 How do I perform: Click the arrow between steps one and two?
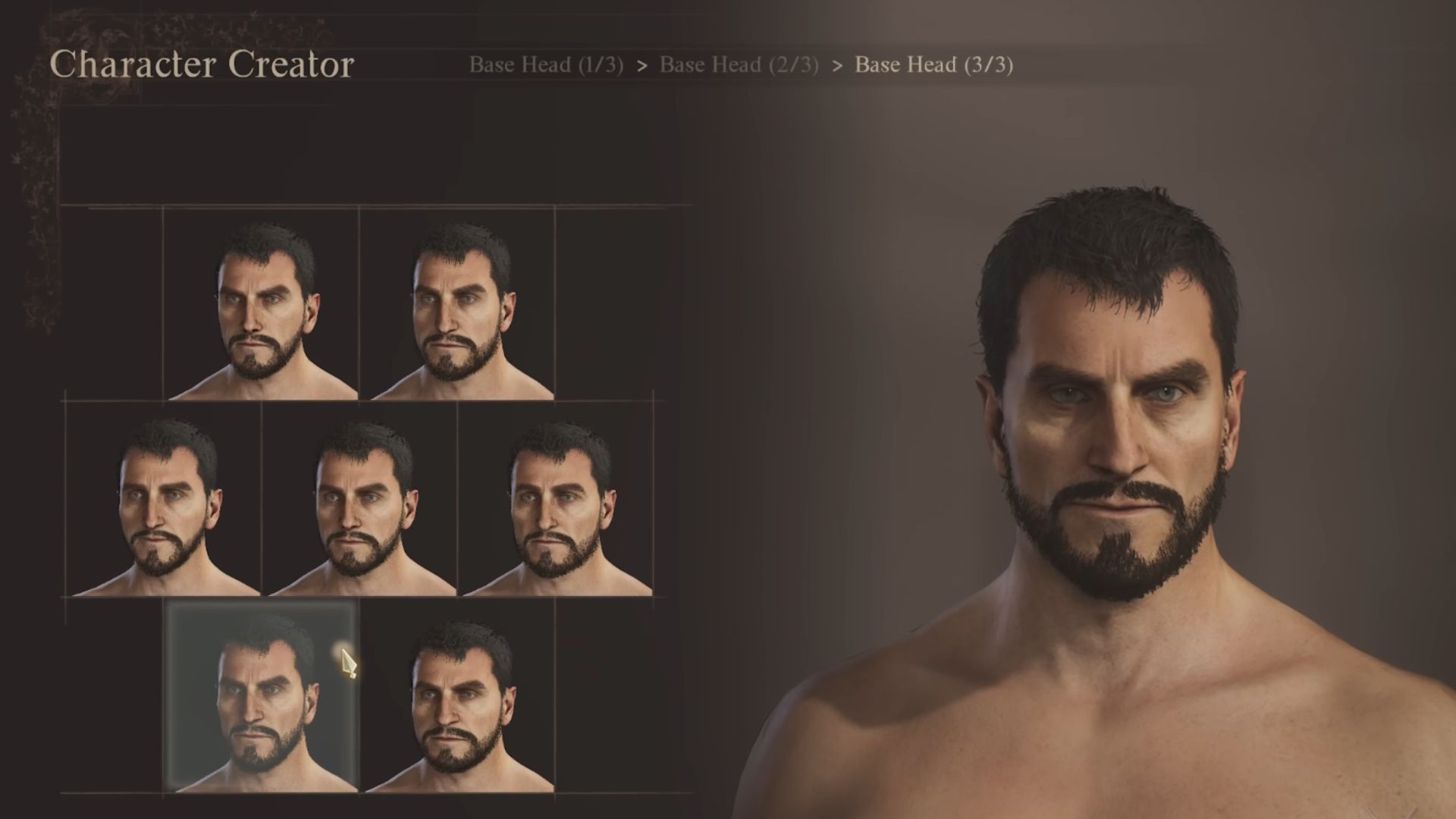pyautogui.click(x=644, y=65)
